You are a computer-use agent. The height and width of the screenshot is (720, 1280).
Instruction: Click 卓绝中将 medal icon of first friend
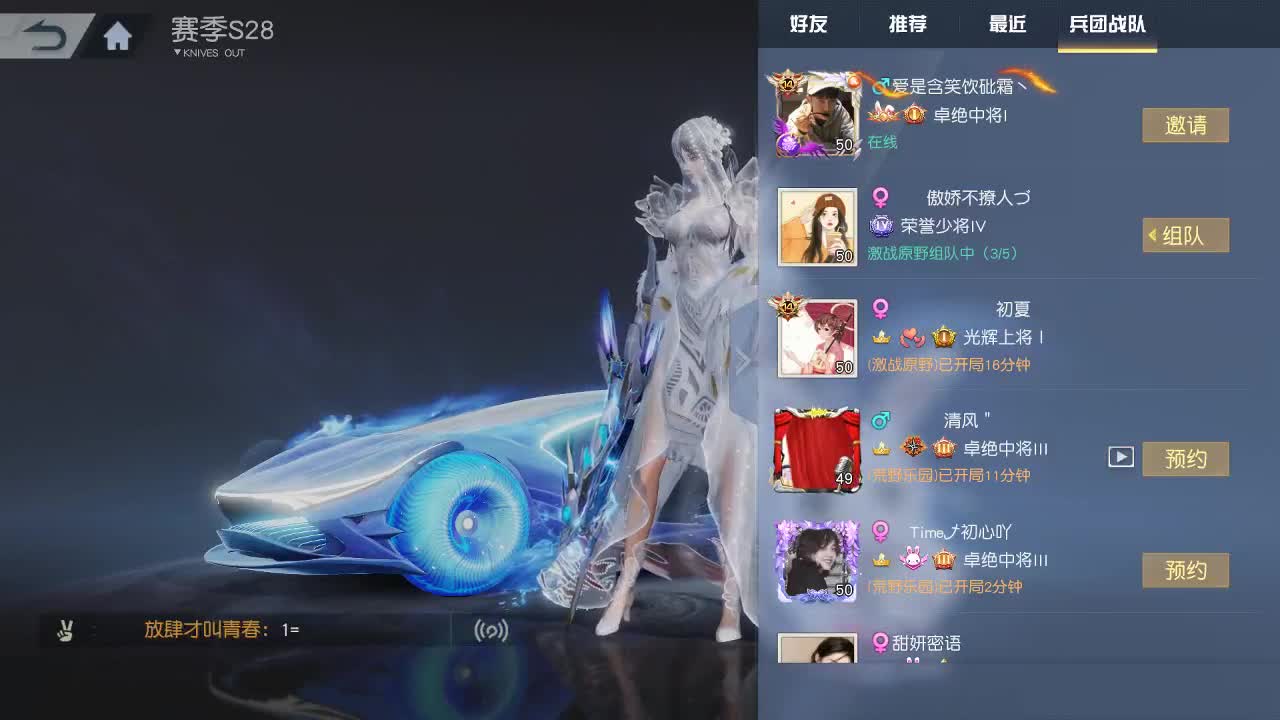(x=915, y=115)
